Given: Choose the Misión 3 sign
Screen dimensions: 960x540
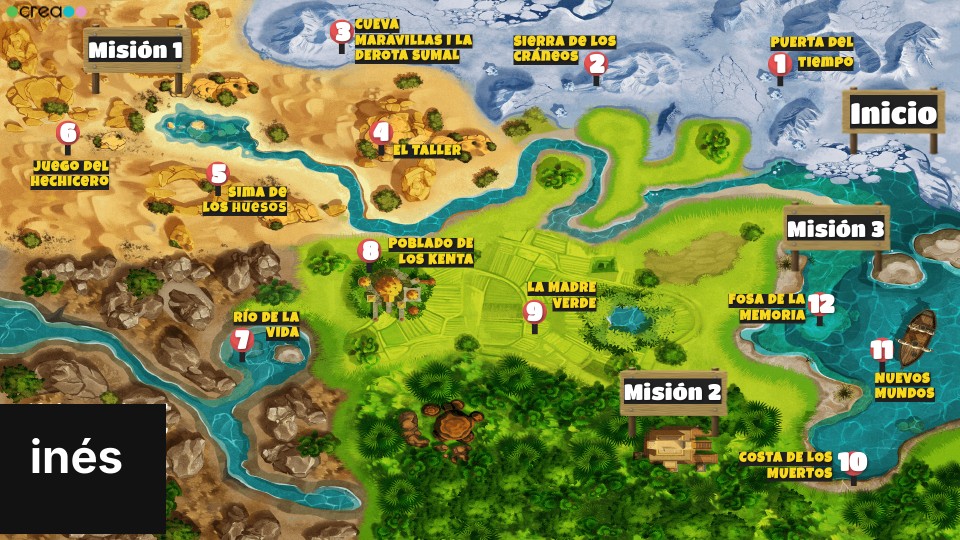Looking at the screenshot, I should (x=836, y=229).
